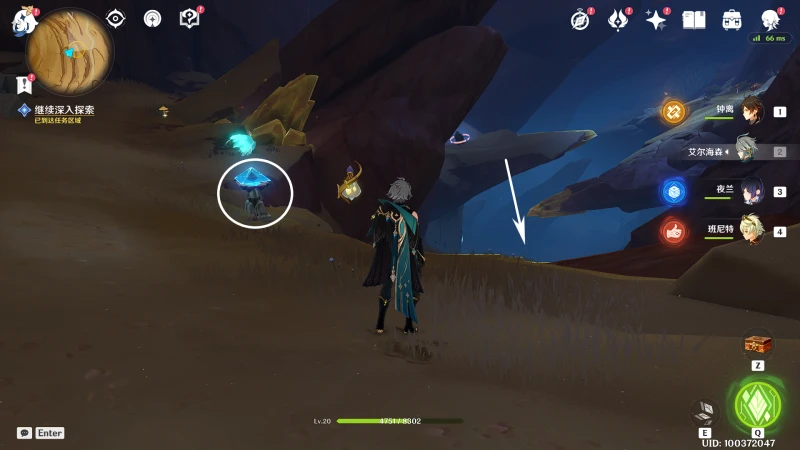Screen dimensions: 800x450
Task: Select the 继续深入探索 quest tracker
Action: [x=64, y=110]
